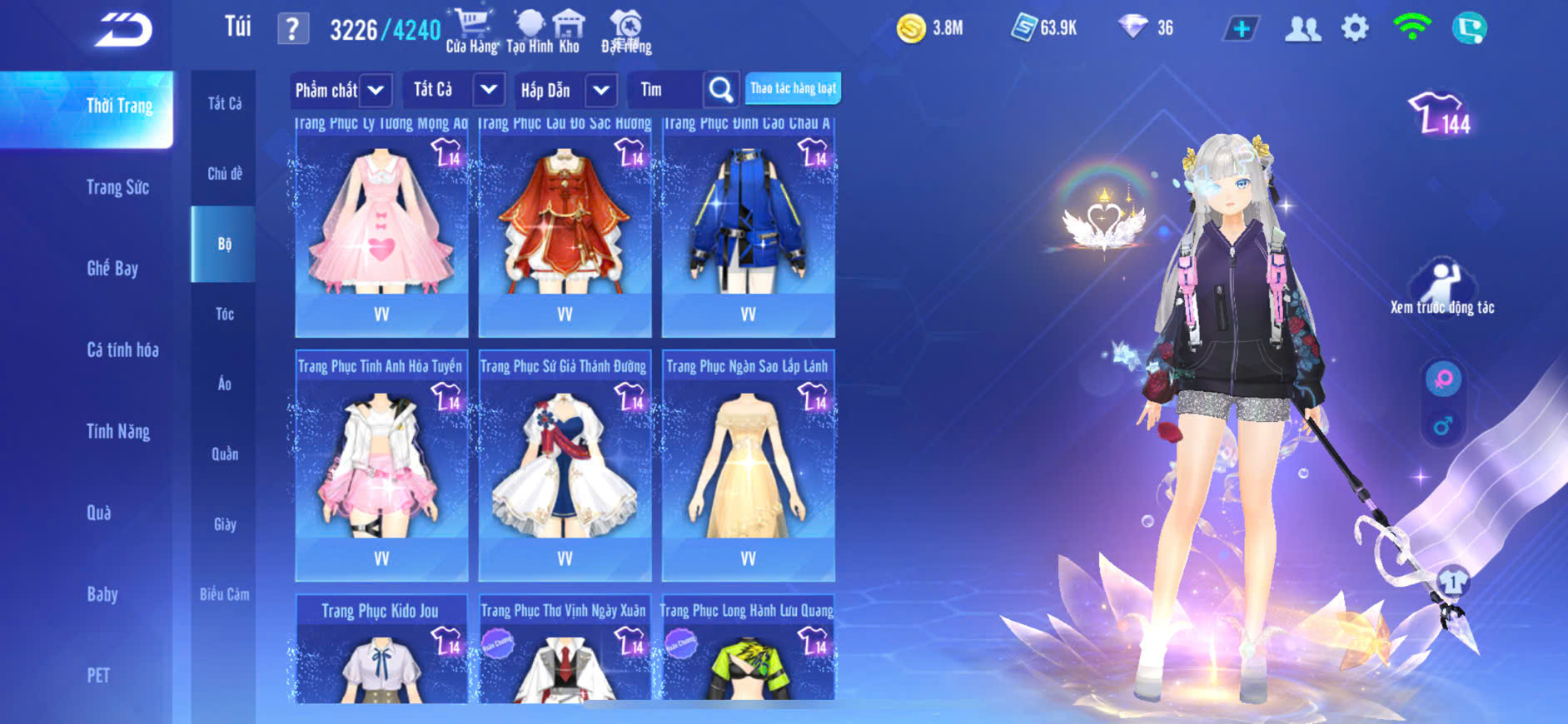Switch to the Trang Sức category
Screen dimensions: 1568x724
tap(117, 187)
